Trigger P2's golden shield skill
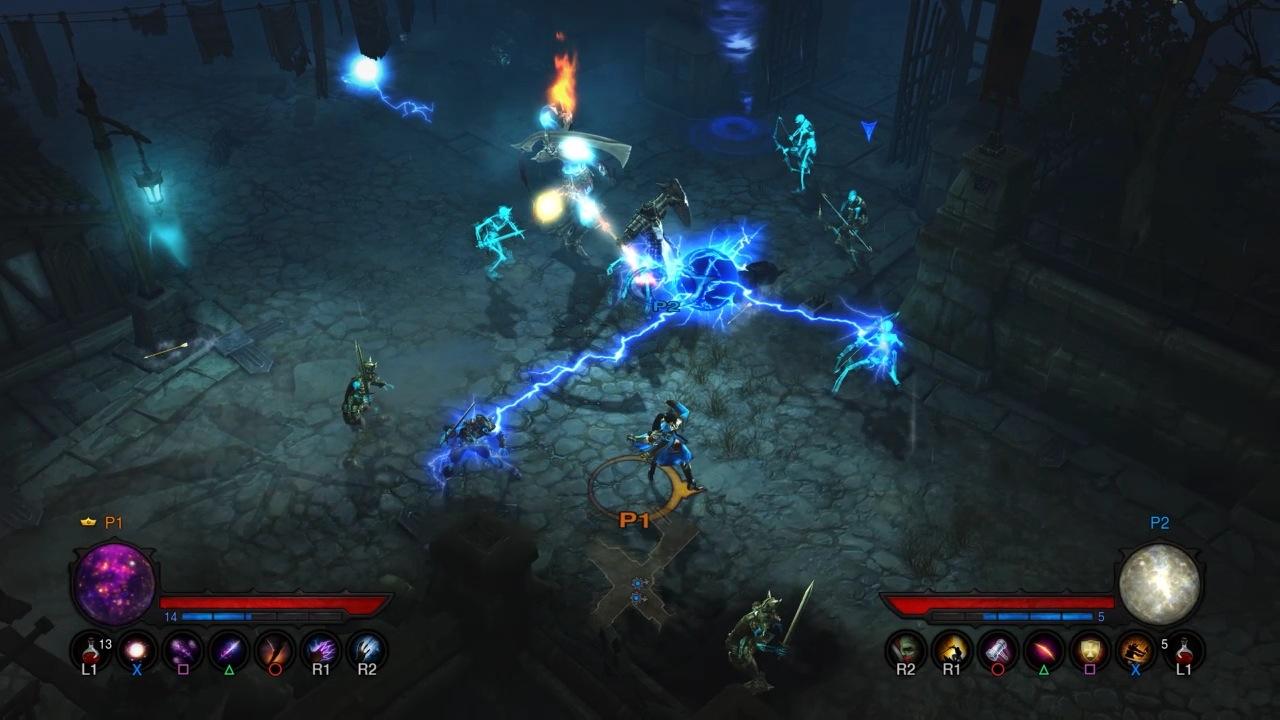This screenshot has width=1280, height=720. click(x=1090, y=650)
